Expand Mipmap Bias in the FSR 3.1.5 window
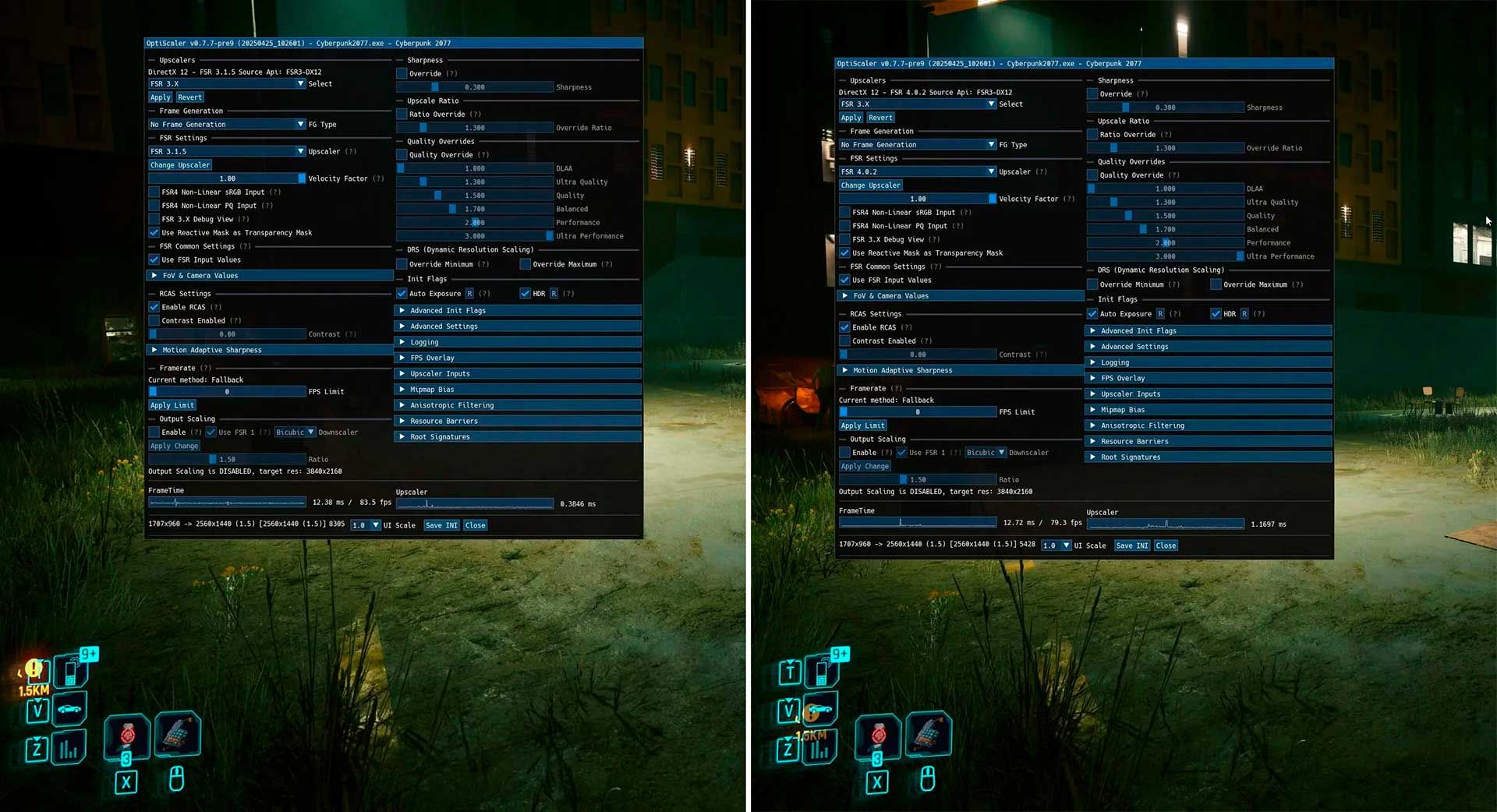The width and height of the screenshot is (1497, 812). [x=432, y=390]
